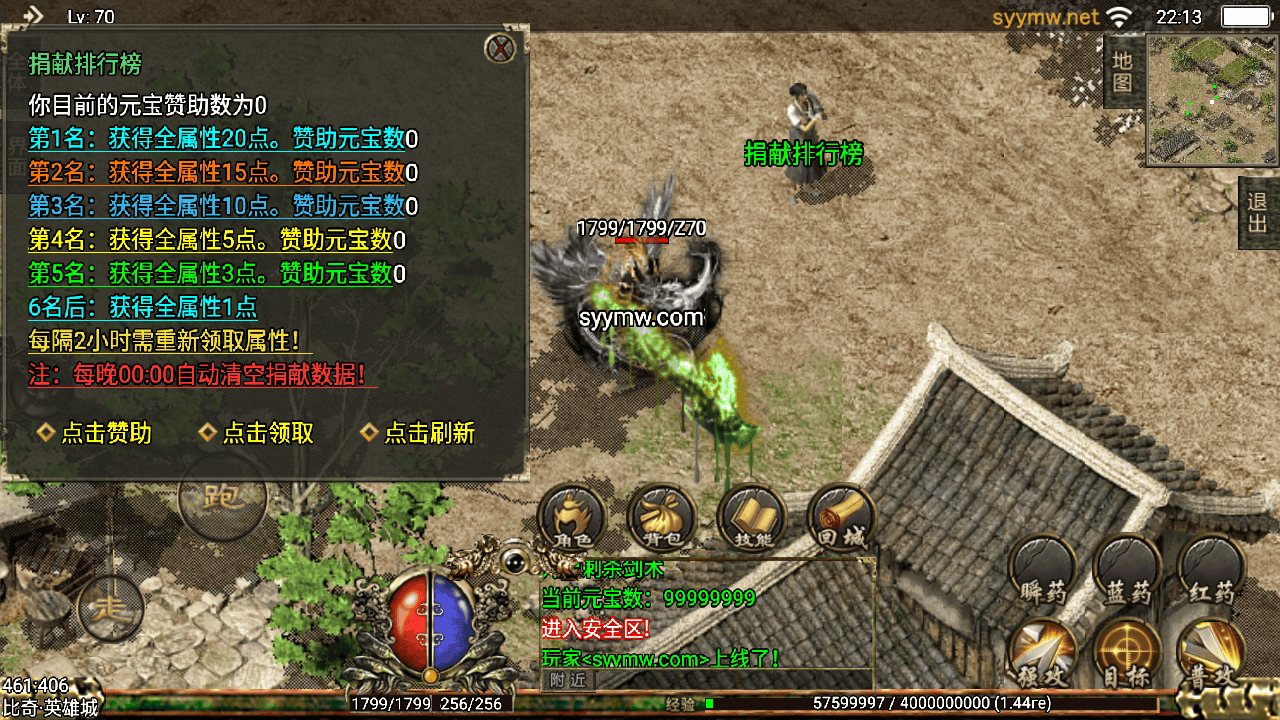Use the 回城 return-to-town scroll

840,517
